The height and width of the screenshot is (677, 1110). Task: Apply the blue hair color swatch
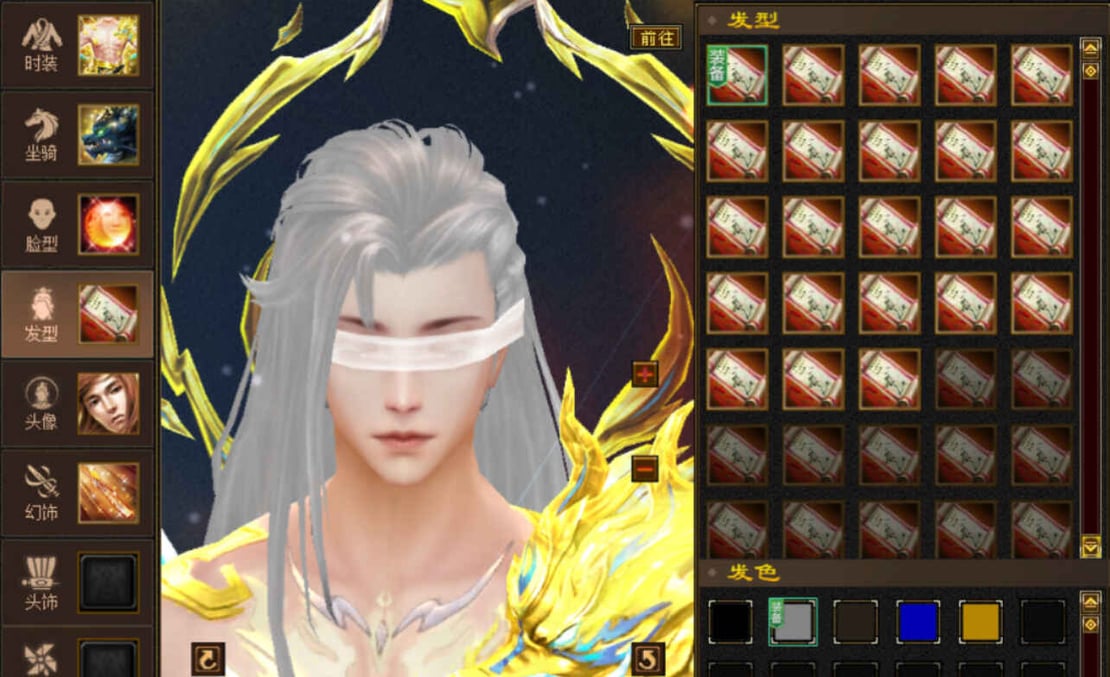pos(918,621)
